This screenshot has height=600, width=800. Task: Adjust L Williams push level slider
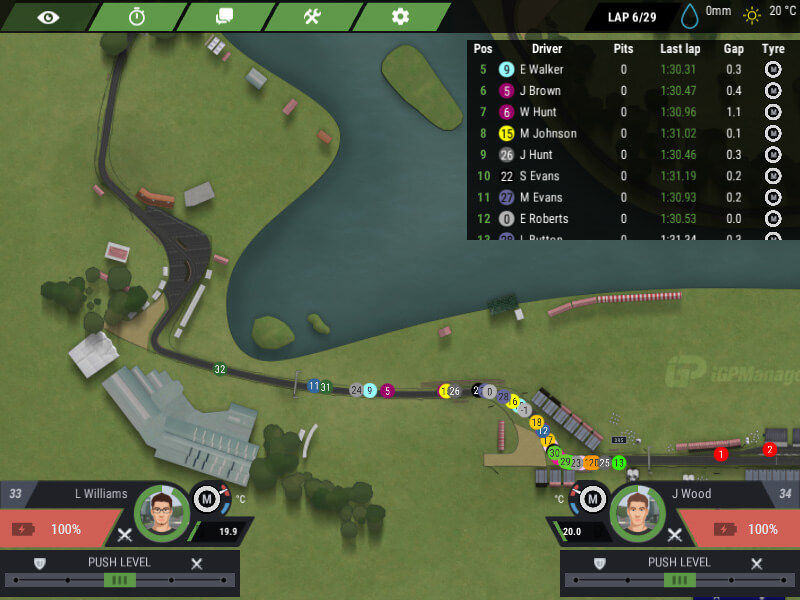click(119, 580)
